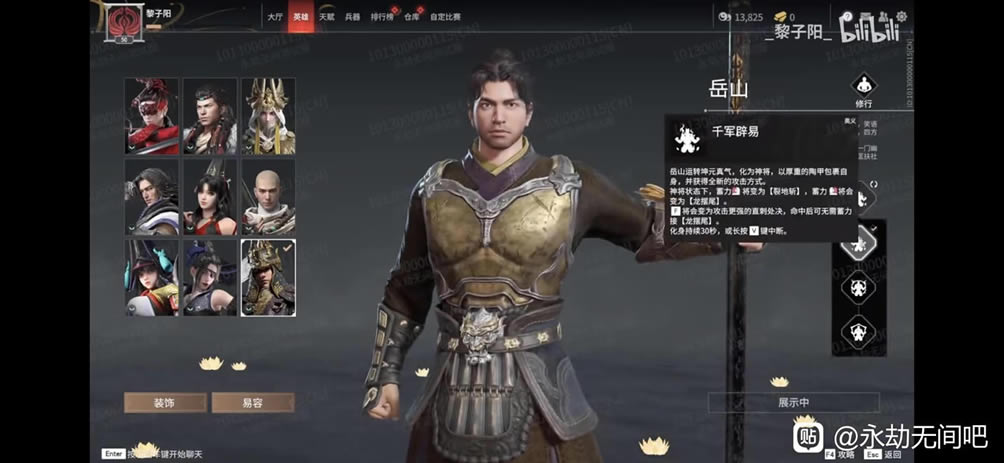Select the hero with the teal hat ornament
The width and height of the screenshot is (1004, 463).
point(151,277)
